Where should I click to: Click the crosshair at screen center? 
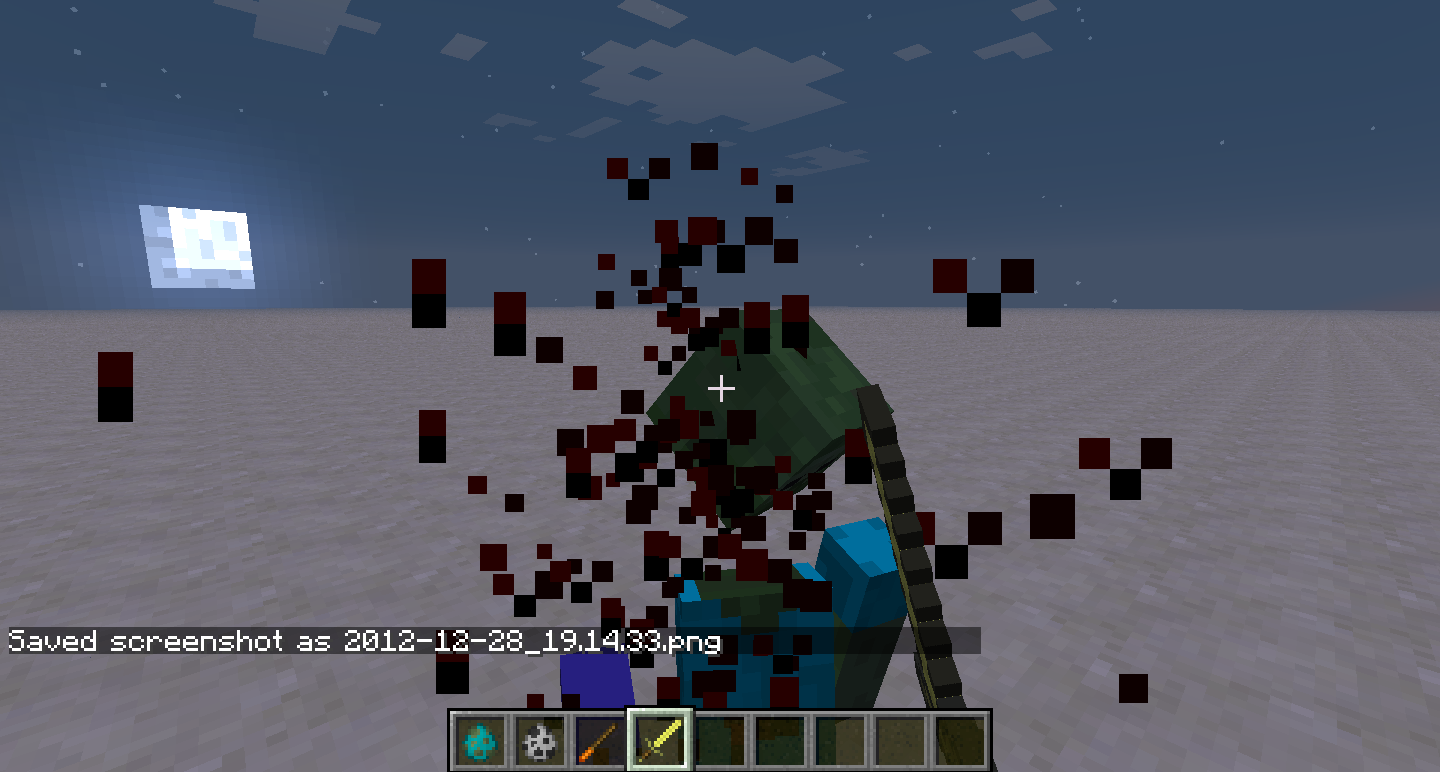click(720, 388)
